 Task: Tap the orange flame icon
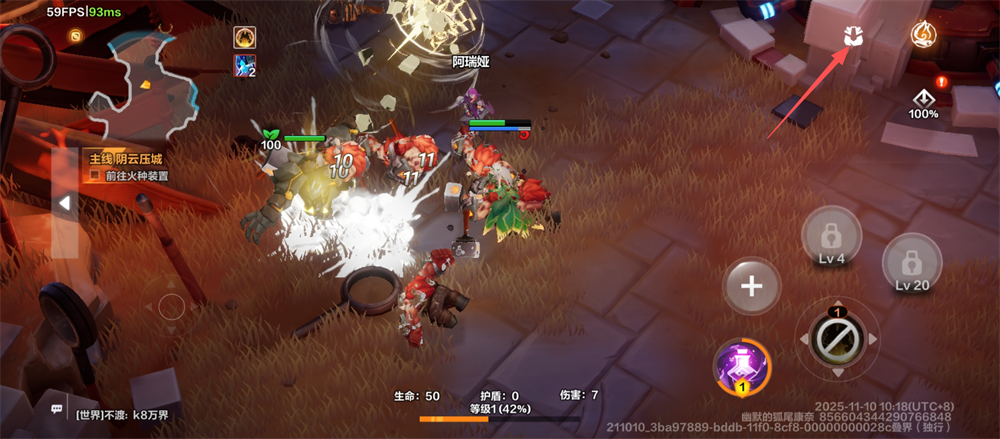pos(923,35)
